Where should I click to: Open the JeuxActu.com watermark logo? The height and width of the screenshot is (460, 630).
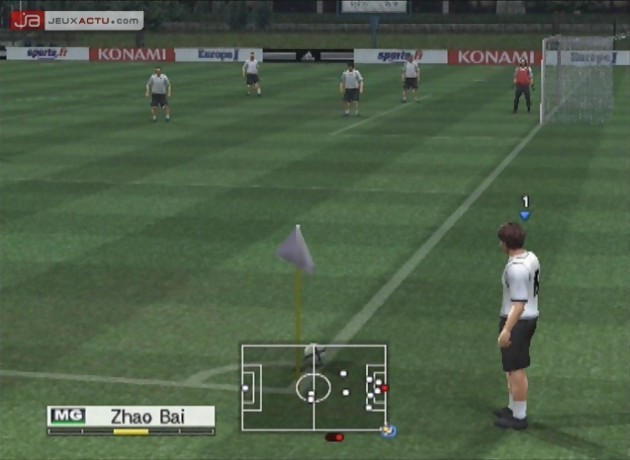pos(76,20)
